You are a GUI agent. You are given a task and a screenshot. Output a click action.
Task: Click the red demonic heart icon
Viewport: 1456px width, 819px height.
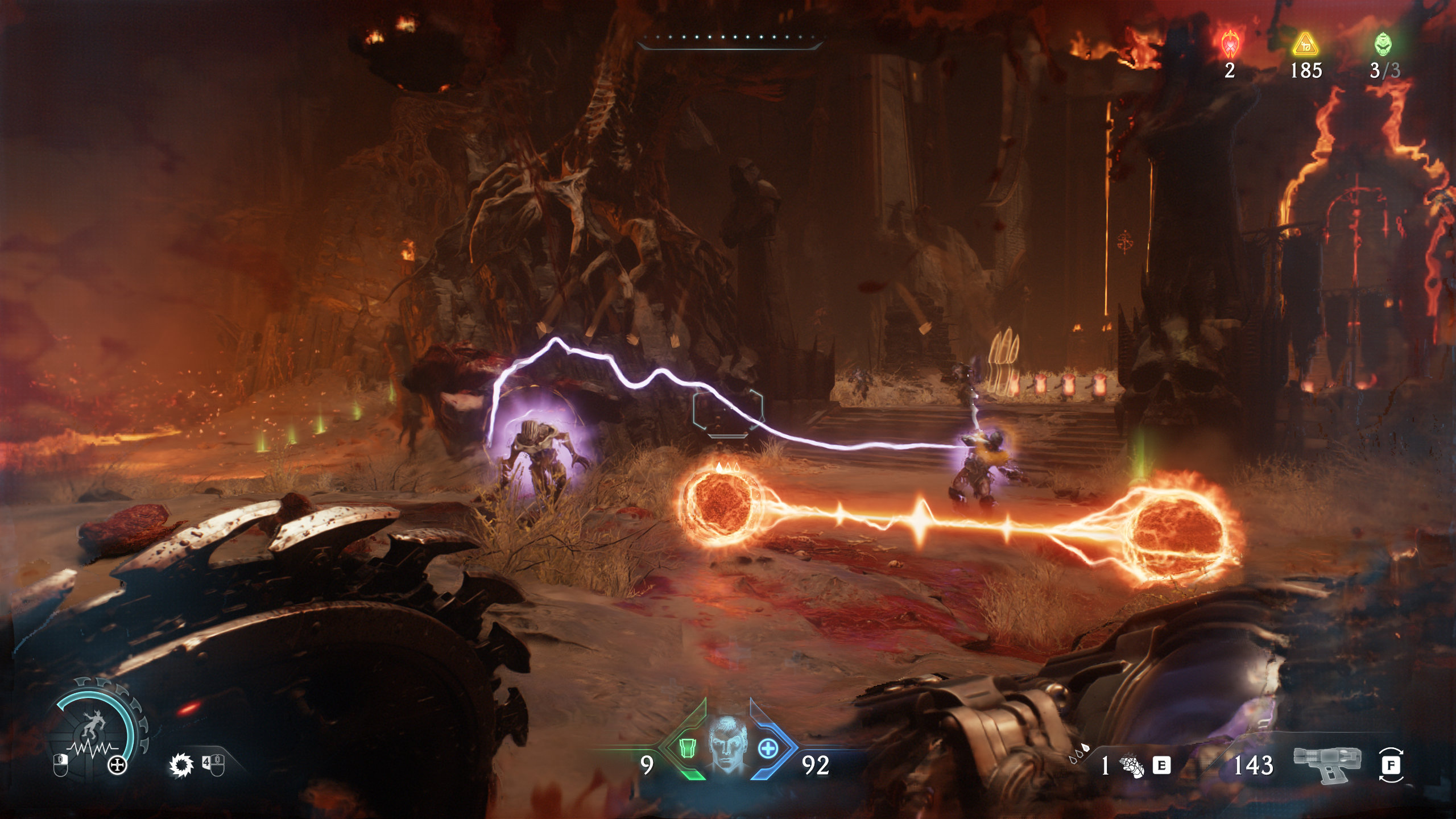point(1230,43)
